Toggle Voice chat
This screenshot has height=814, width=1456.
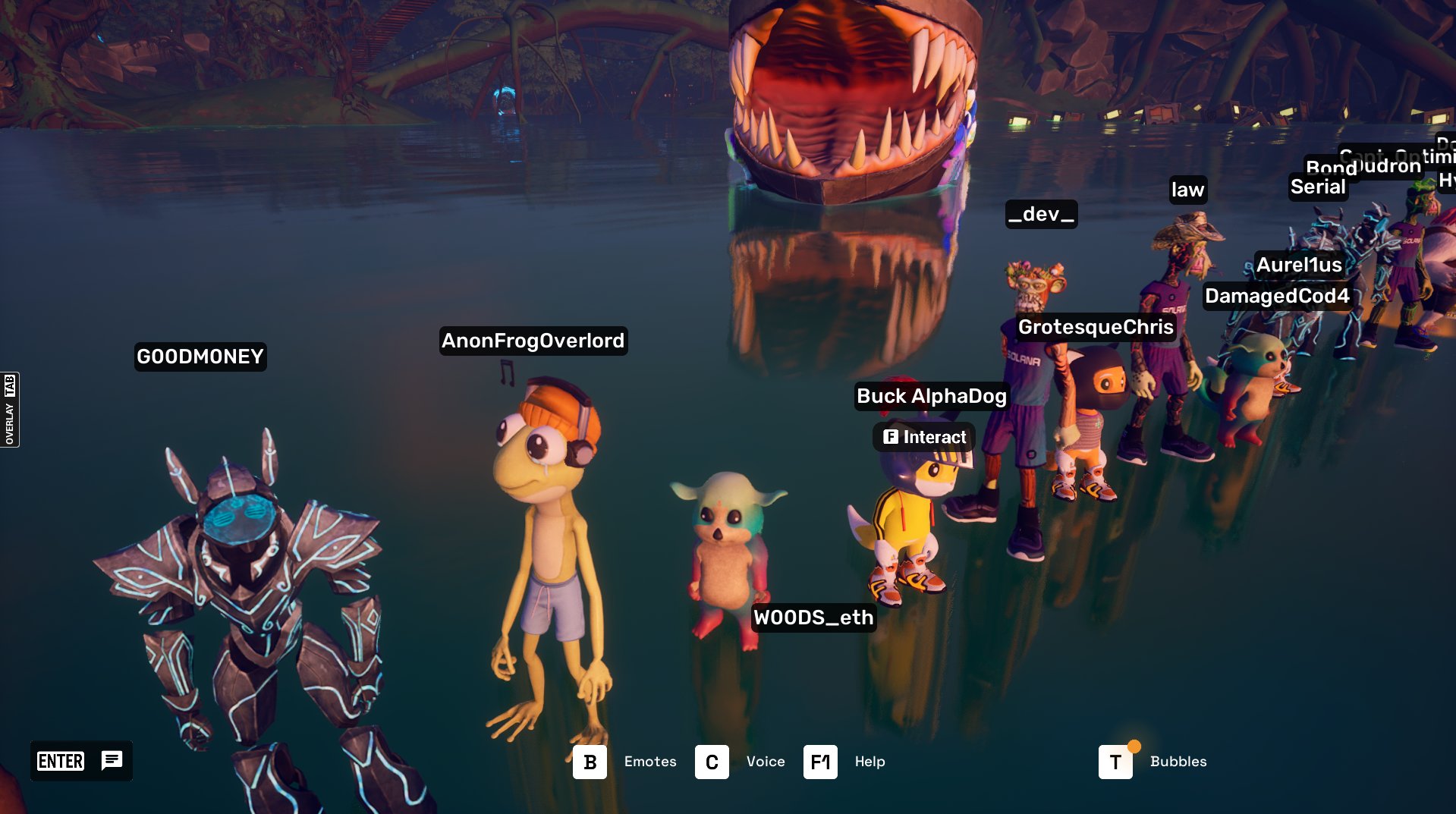pos(712,762)
